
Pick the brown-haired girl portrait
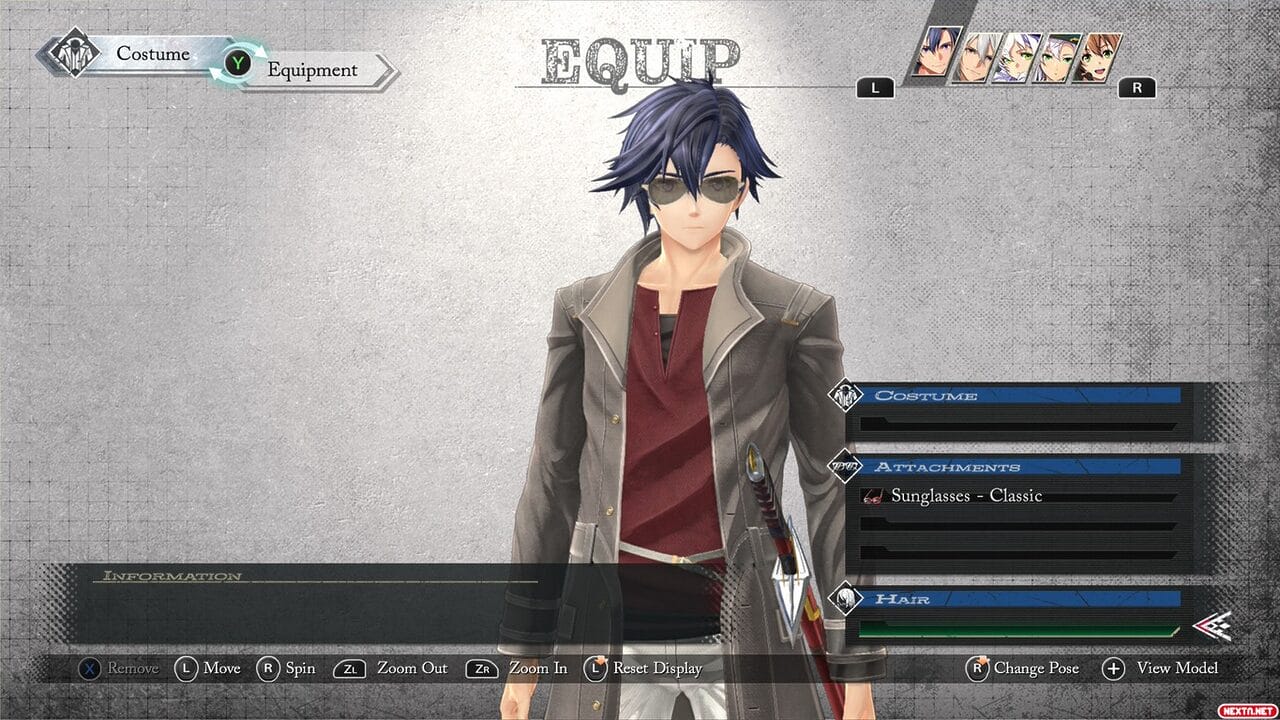(x=1097, y=58)
